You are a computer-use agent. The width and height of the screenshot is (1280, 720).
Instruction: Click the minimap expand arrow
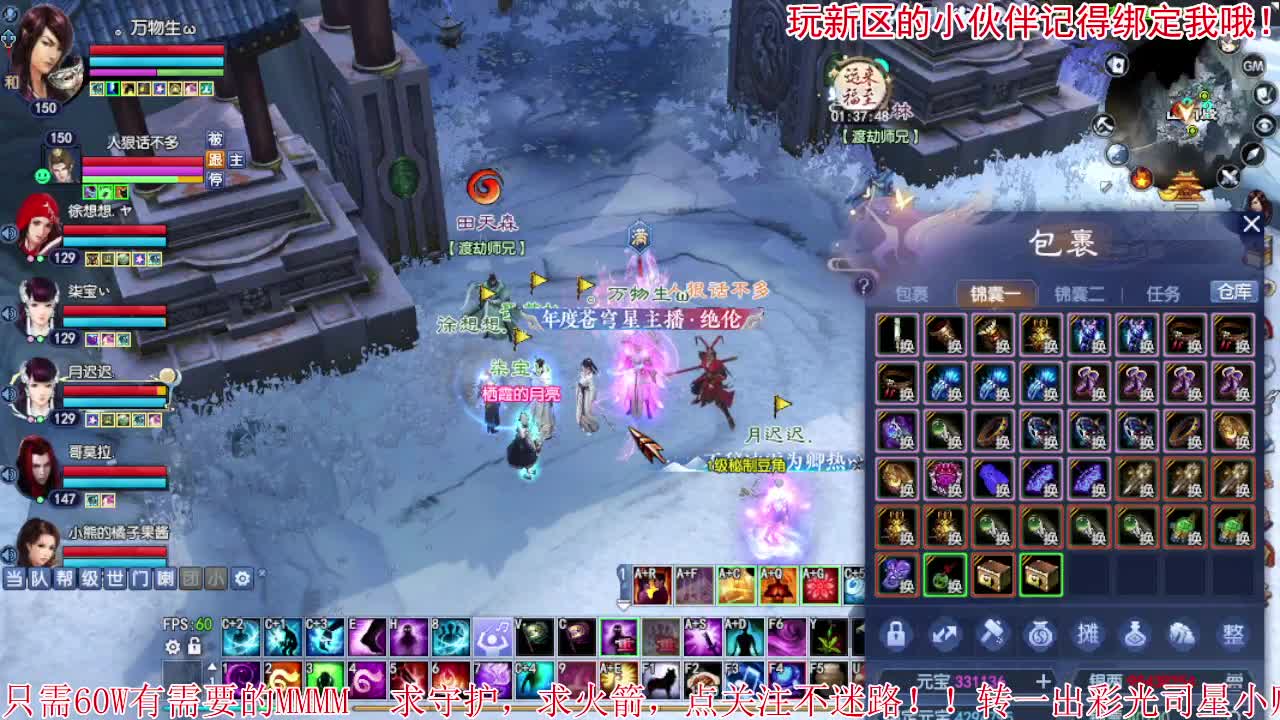pos(1252,155)
